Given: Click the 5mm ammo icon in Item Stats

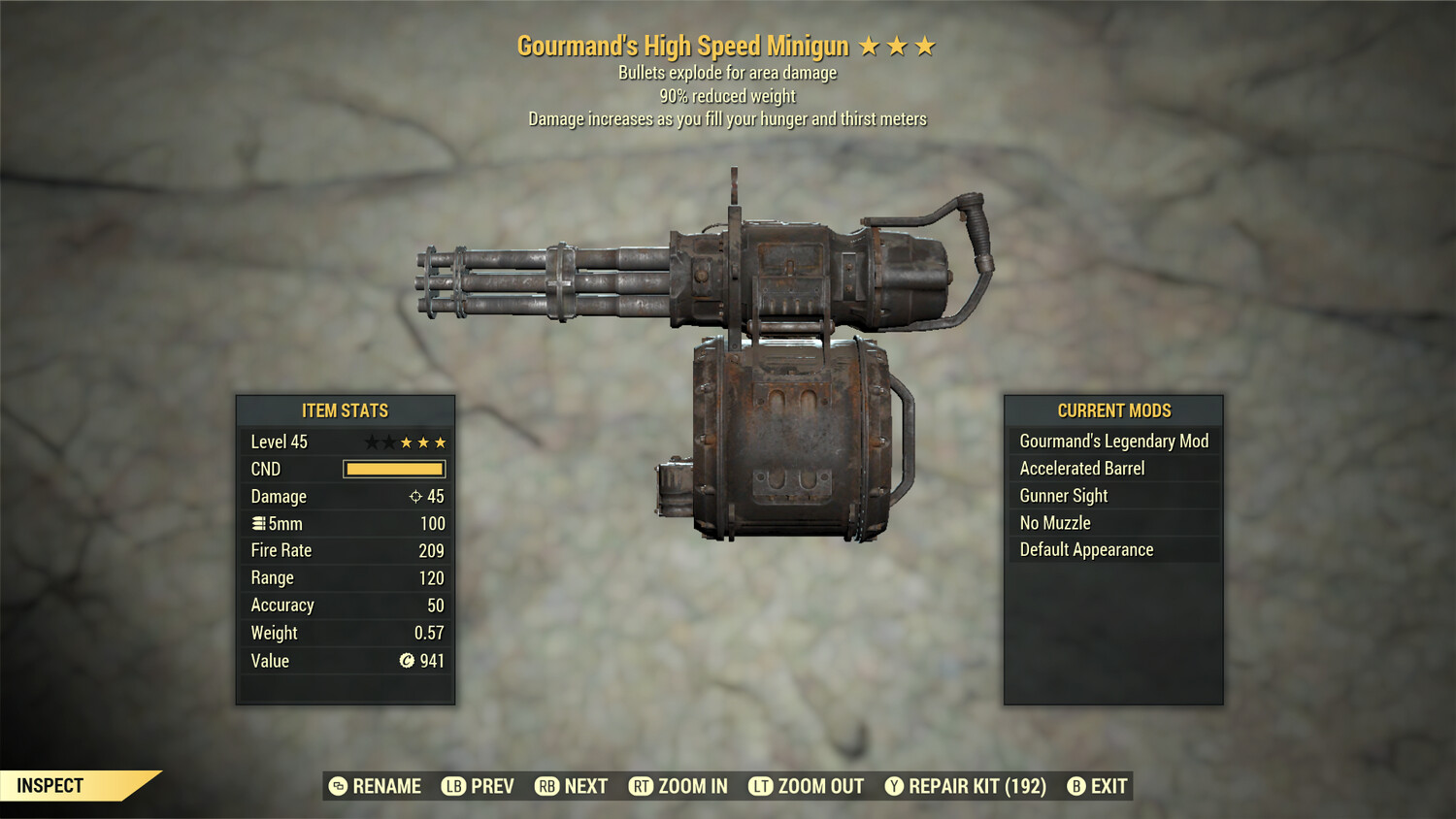Looking at the screenshot, I should pyautogui.click(x=260, y=523).
